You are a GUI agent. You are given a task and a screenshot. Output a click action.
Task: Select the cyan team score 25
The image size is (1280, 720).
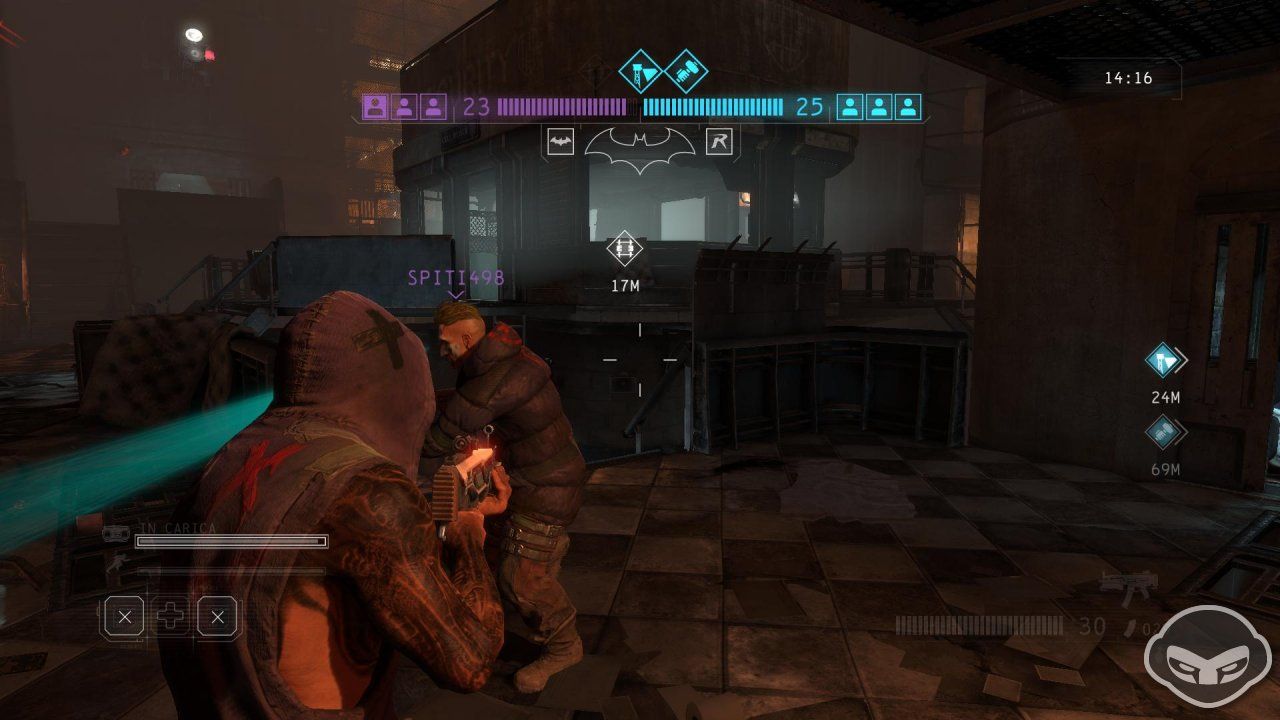pos(808,107)
